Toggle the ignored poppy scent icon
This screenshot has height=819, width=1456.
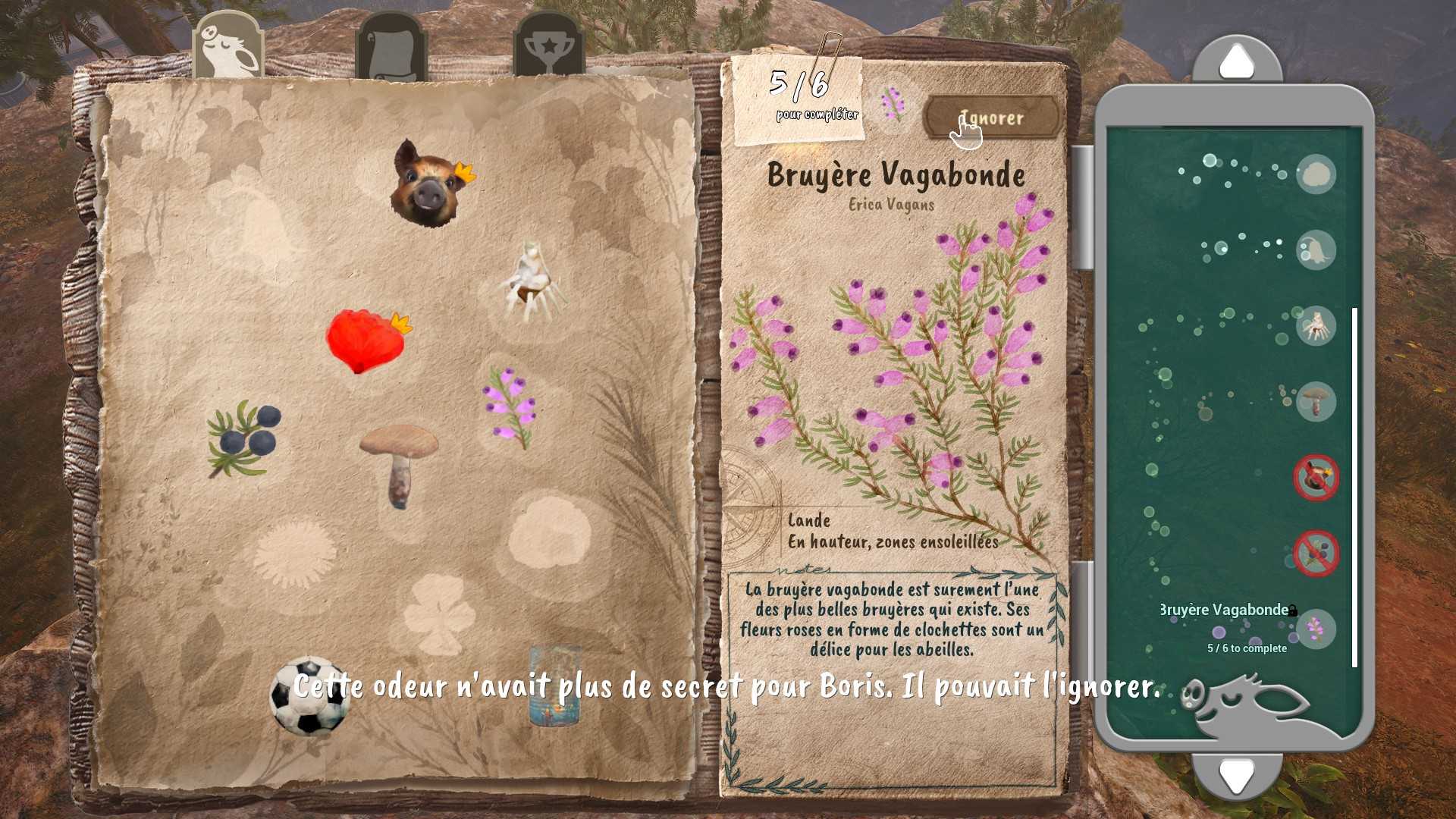coord(1316,478)
